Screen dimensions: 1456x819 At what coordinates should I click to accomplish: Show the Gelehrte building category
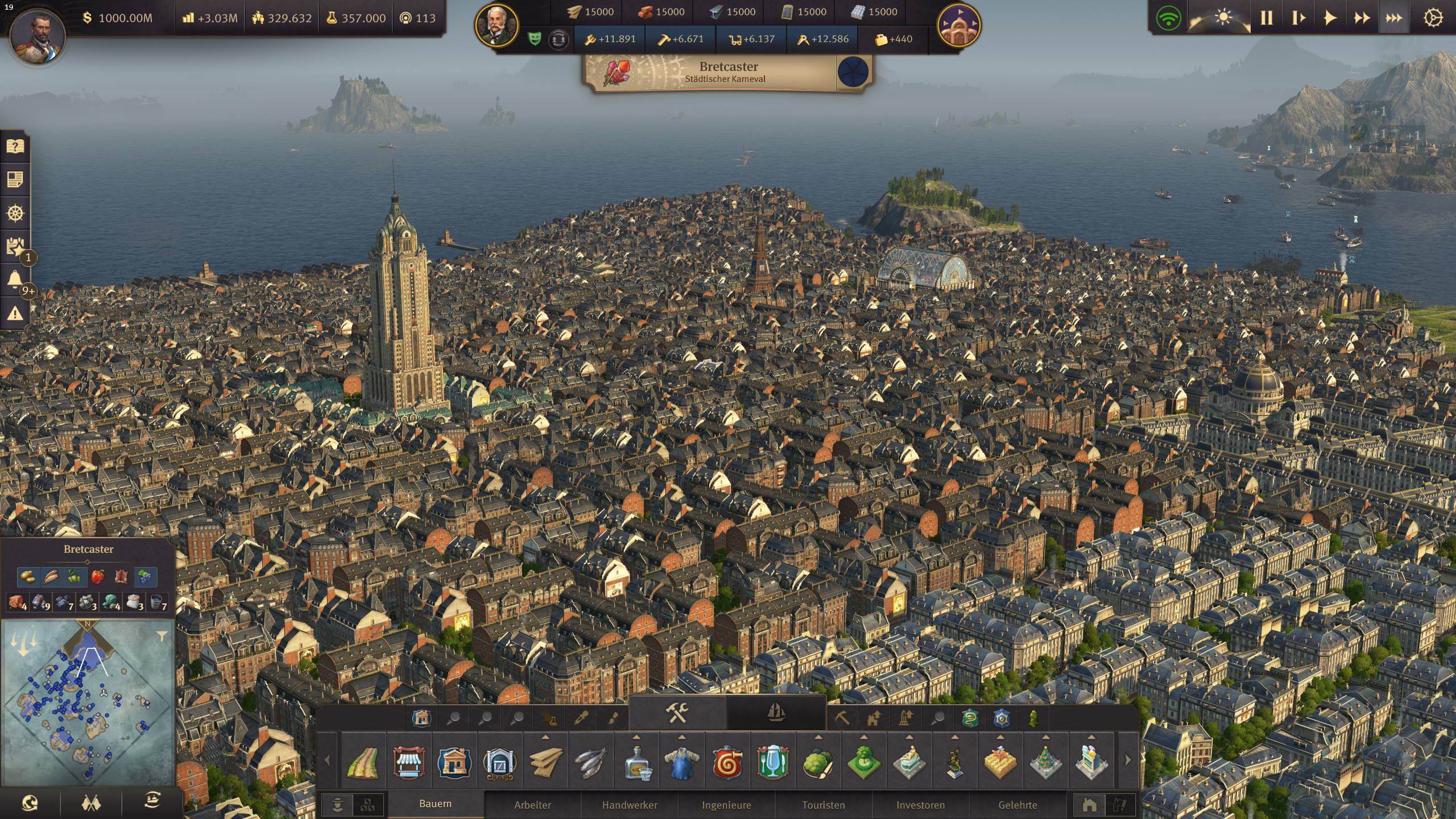[x=1017, y=805]
